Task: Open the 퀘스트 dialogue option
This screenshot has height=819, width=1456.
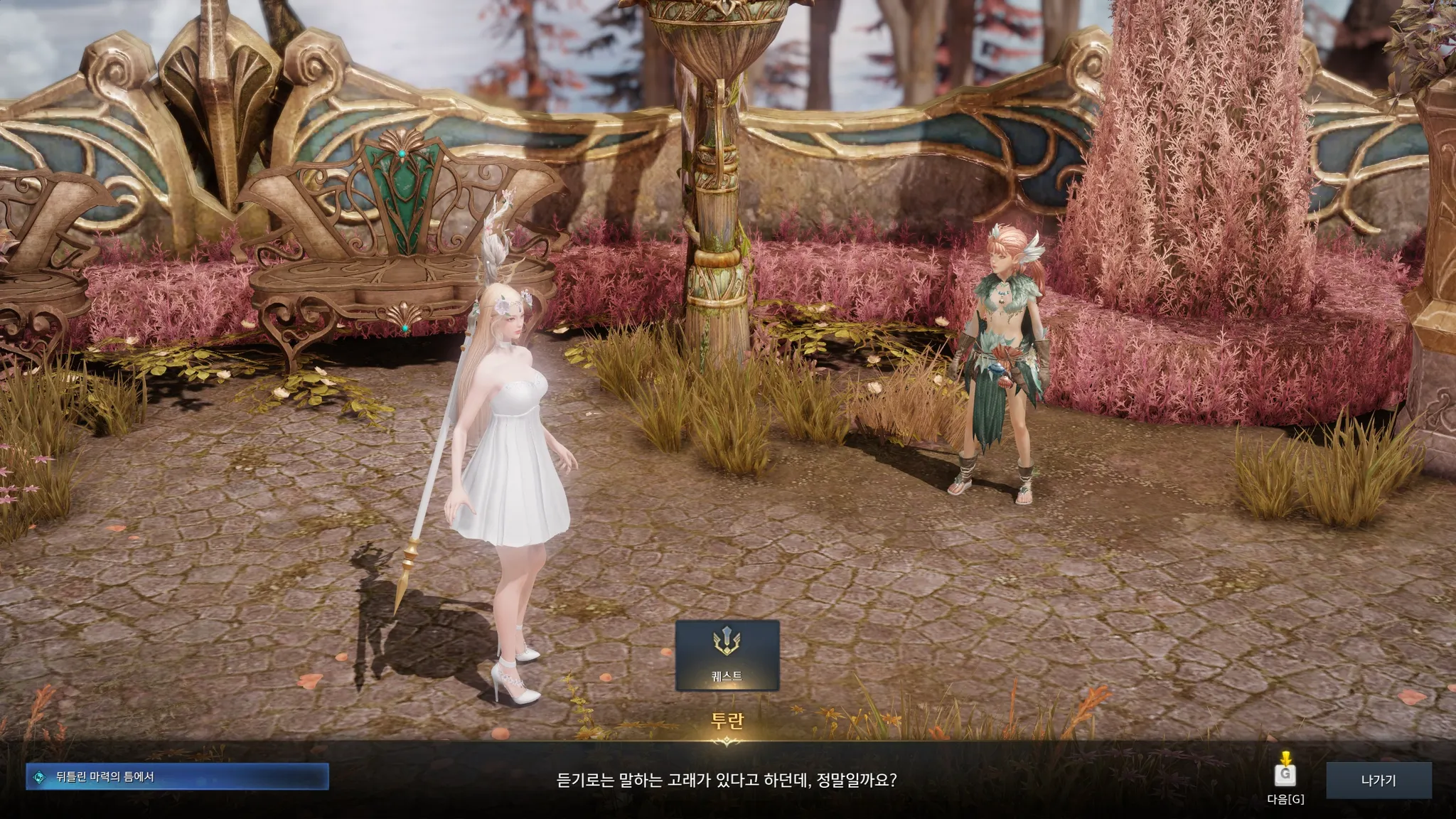Action: pyautogui.click(x=727, y=655)
